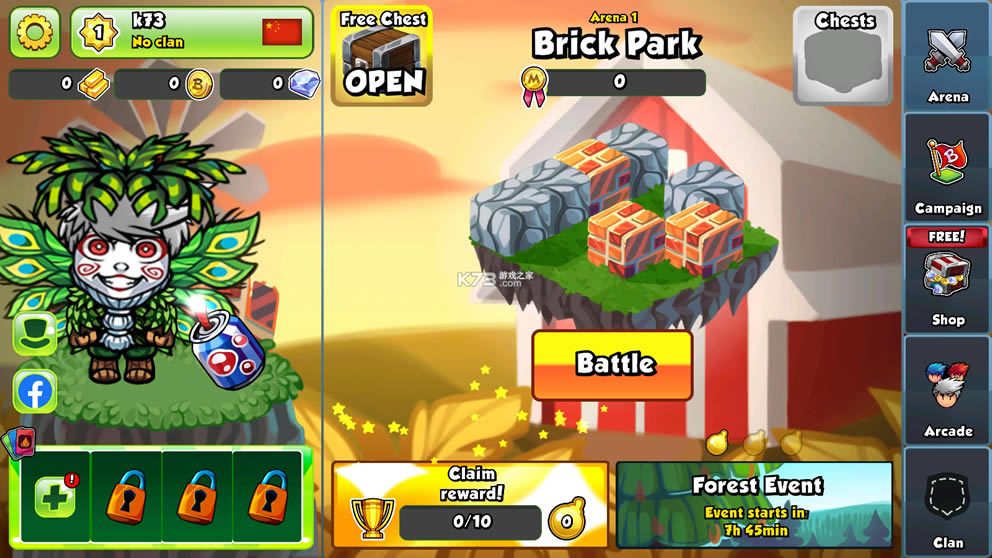
Task: Open the Clan tab
Action: tap(947, 503)
